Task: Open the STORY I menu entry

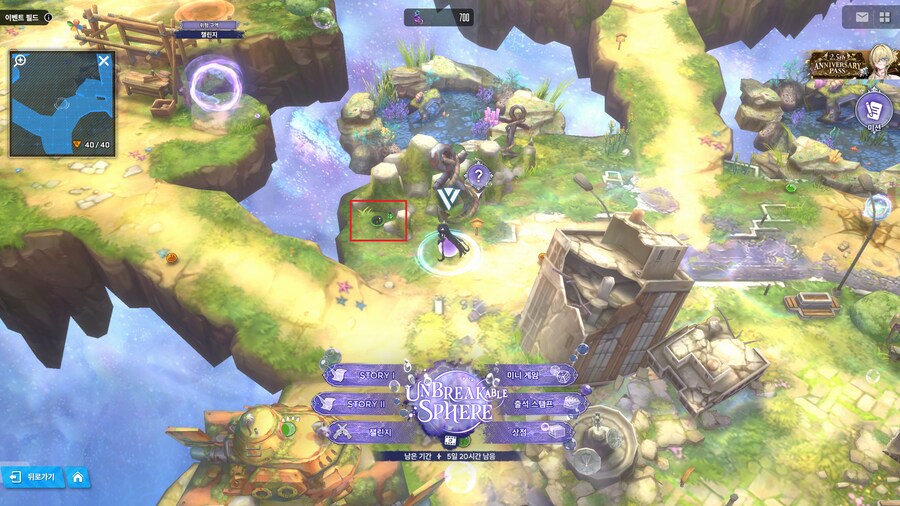Action: coord(362,375)
